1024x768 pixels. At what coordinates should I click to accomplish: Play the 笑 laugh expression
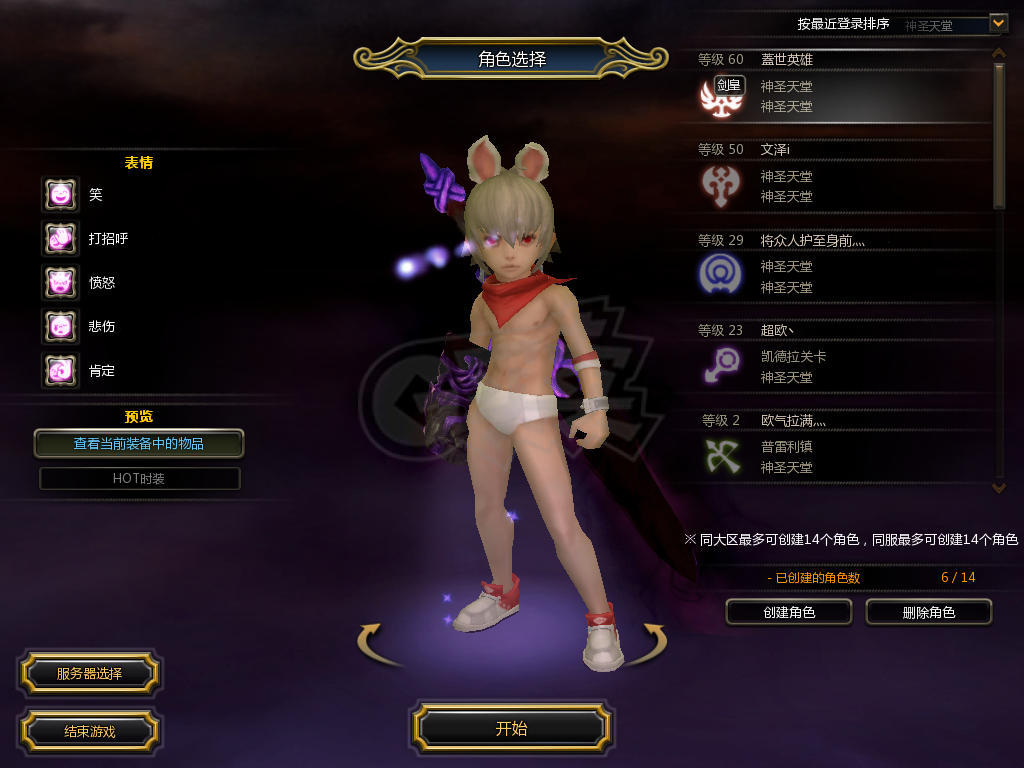tap(60, 194)
